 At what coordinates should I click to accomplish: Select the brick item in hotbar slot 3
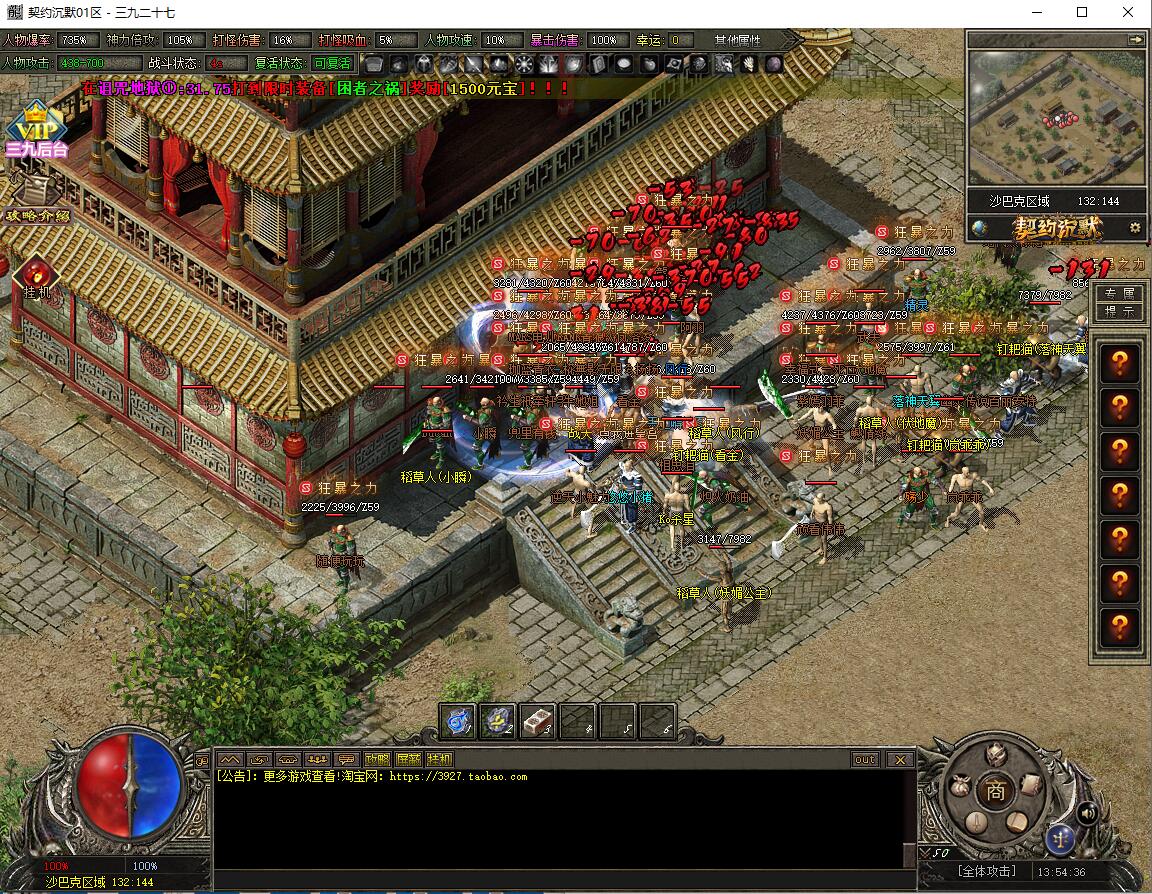[x=538, y=721]
